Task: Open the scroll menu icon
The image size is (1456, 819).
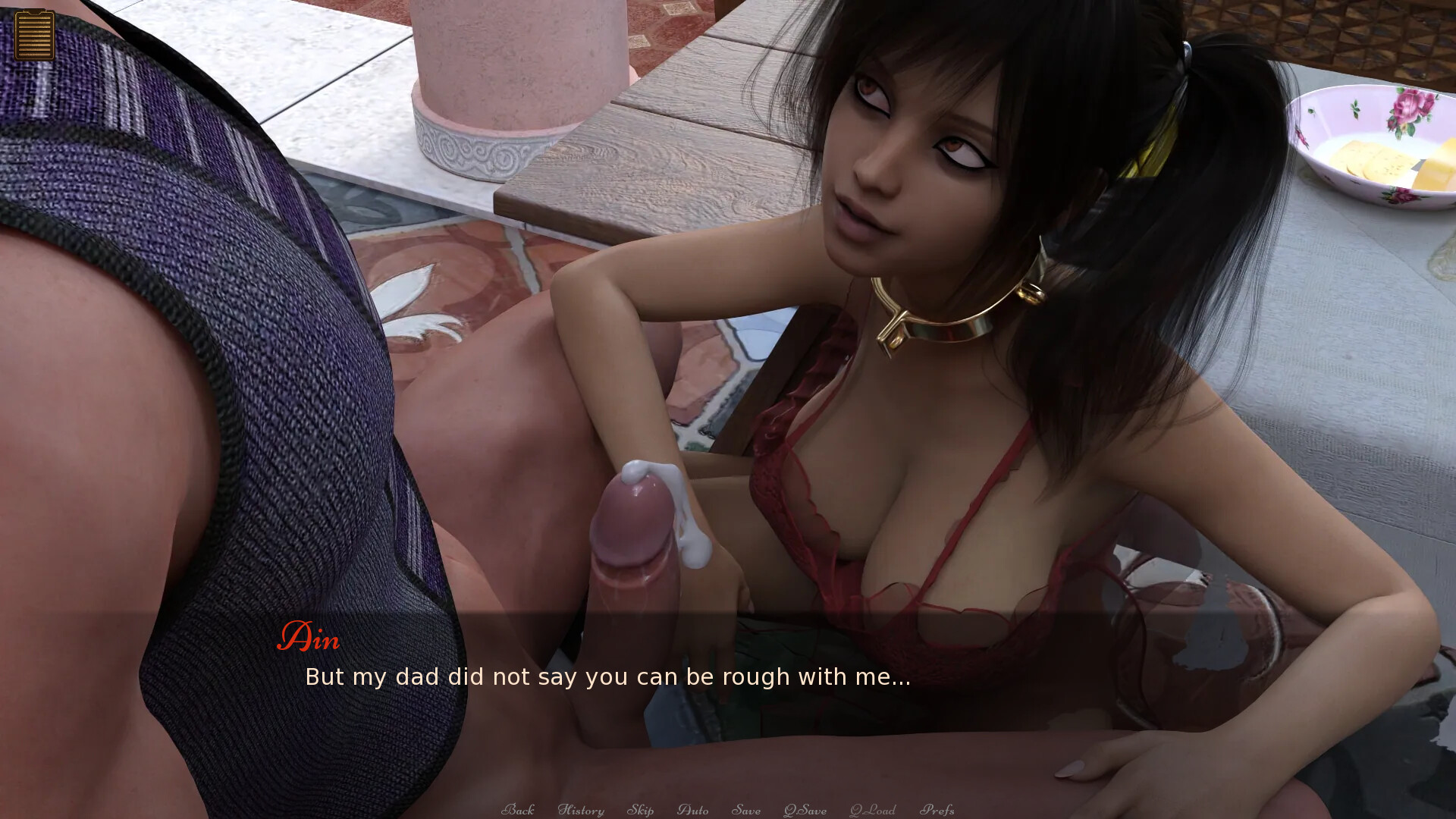Action: tap(34, 35)
